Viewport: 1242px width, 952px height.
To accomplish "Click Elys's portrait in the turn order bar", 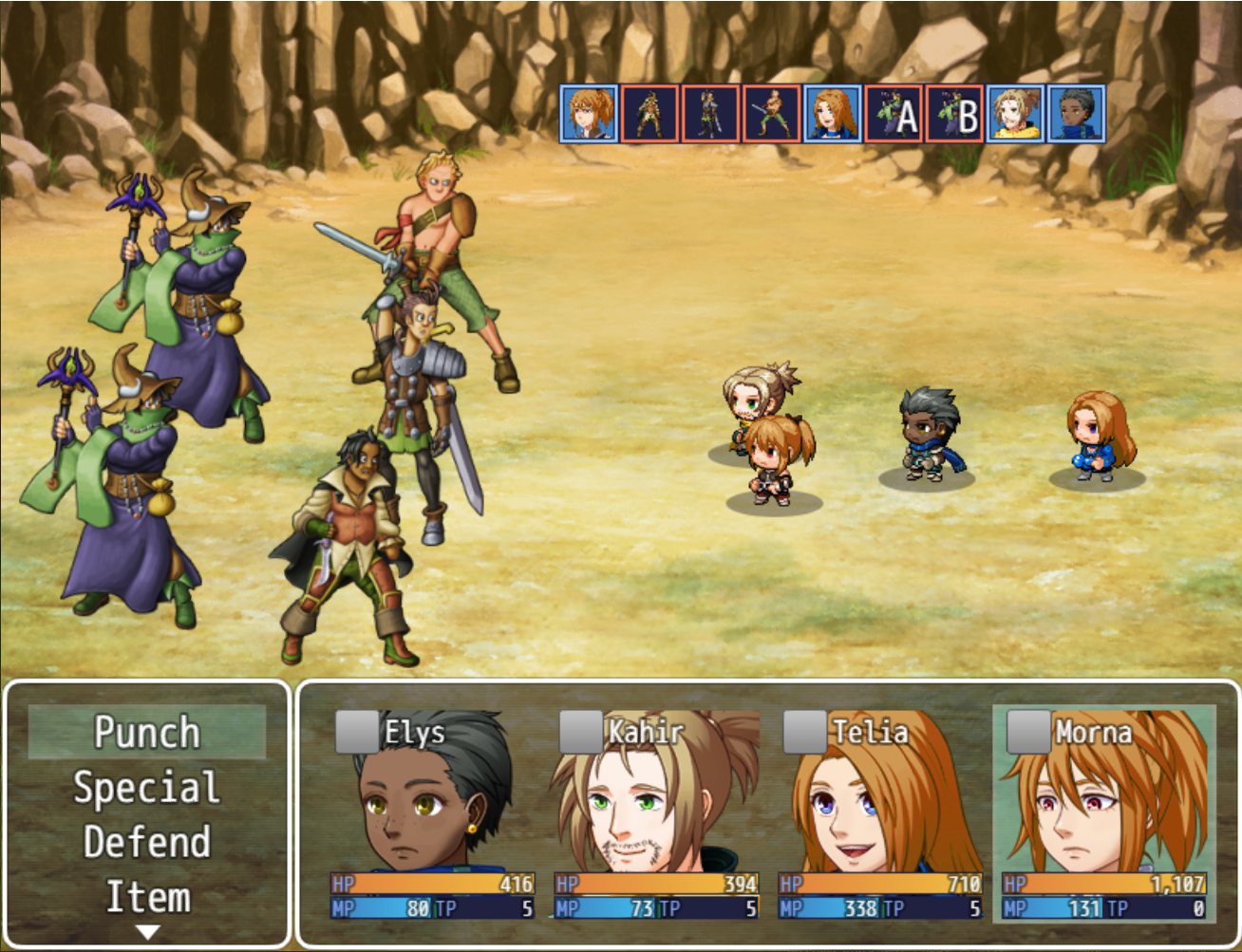I will pos(1076,114).
